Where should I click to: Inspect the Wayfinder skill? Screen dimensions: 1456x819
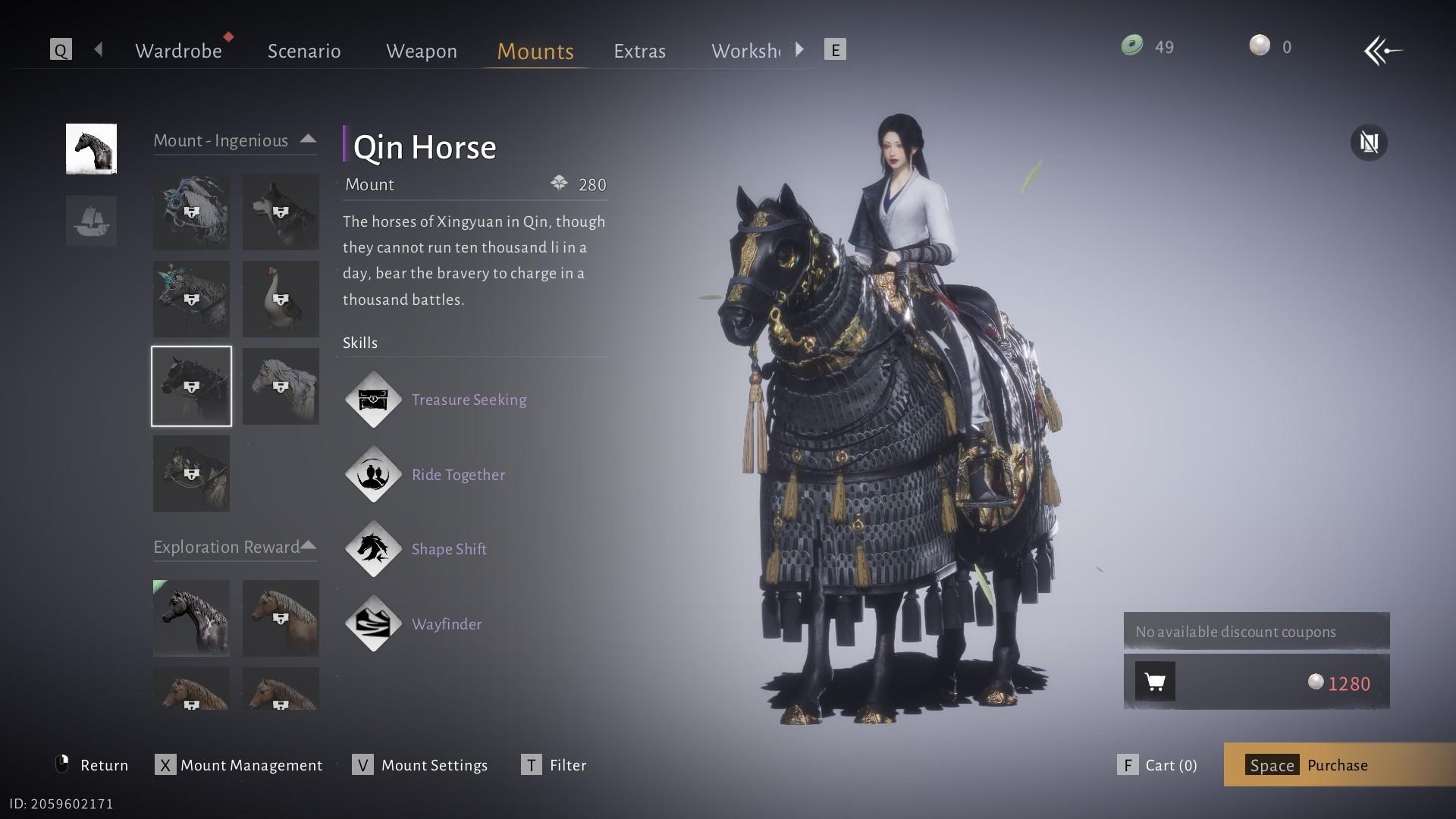447,624
